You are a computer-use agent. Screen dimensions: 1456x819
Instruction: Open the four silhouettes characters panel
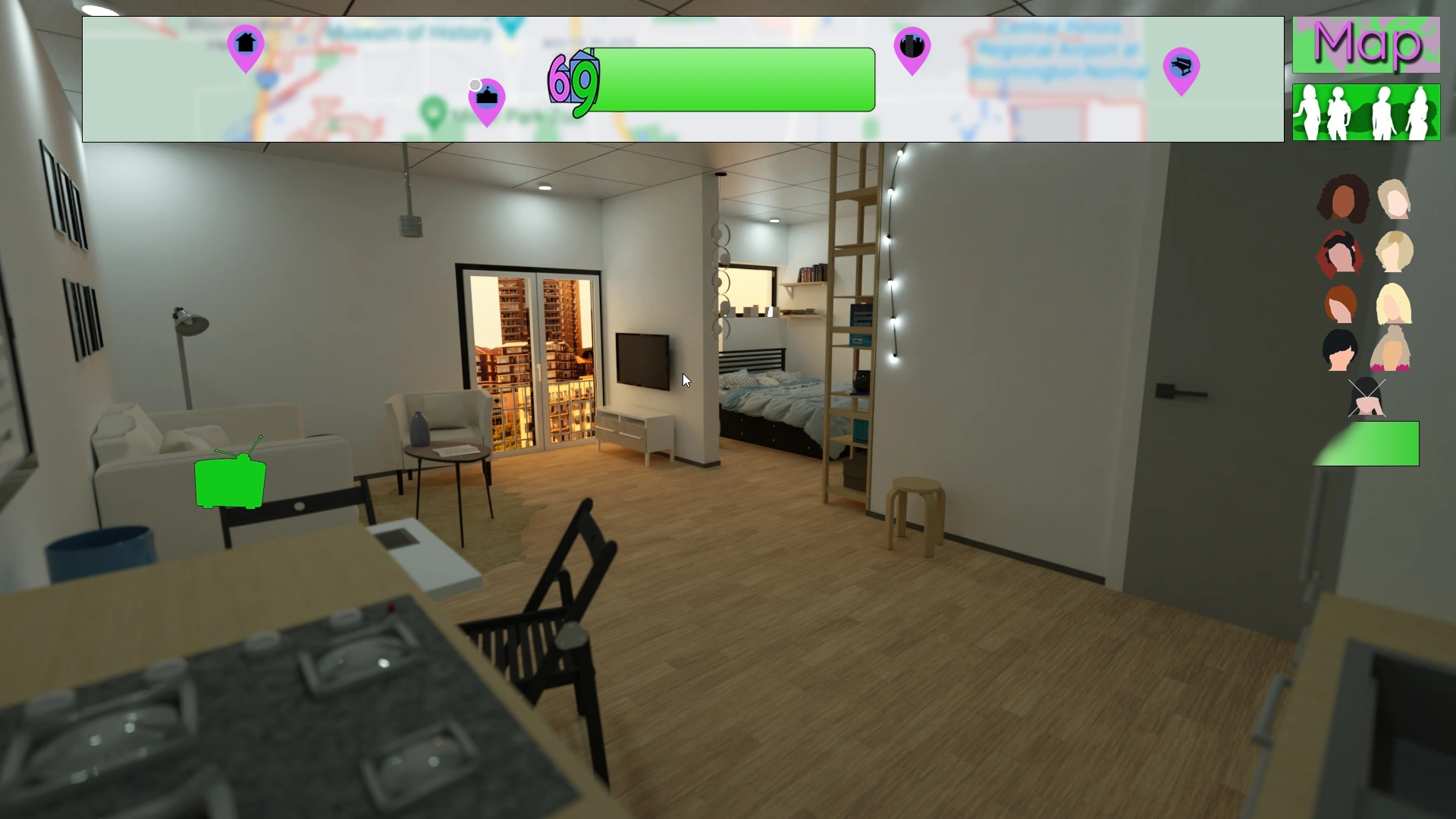coord(1366,114)
